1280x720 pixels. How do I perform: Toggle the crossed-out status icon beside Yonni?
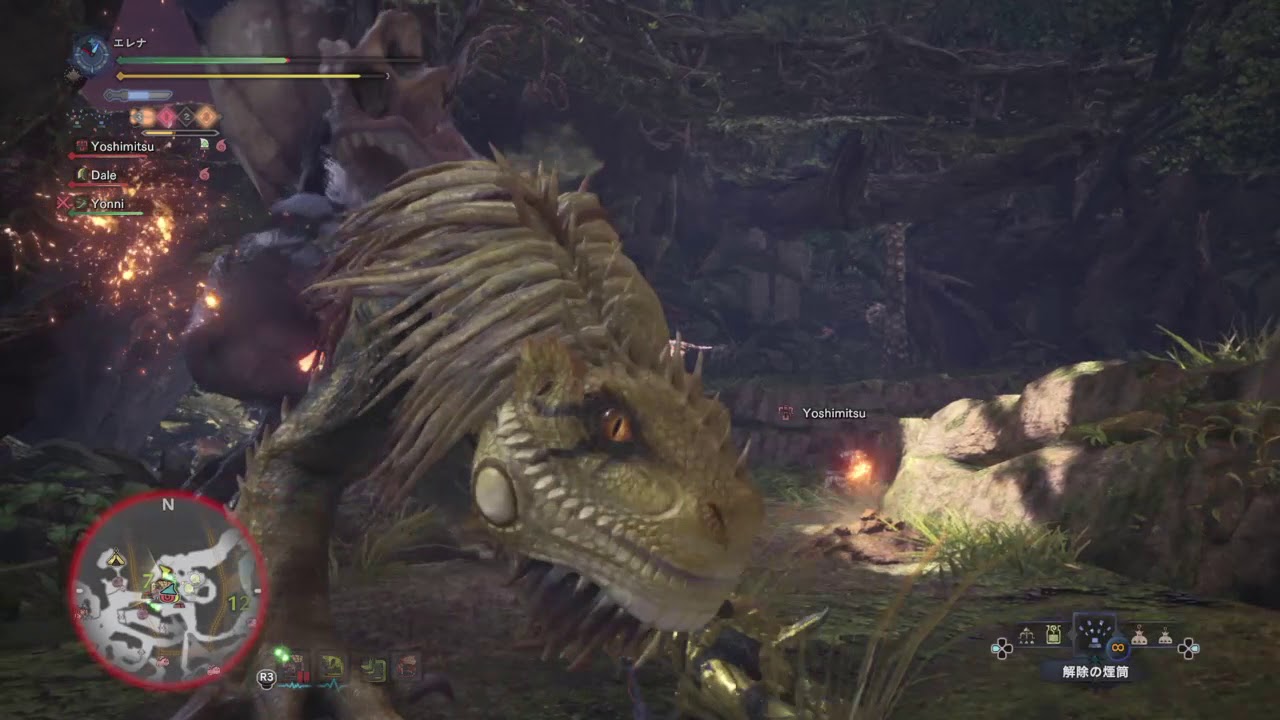[63, 201]
